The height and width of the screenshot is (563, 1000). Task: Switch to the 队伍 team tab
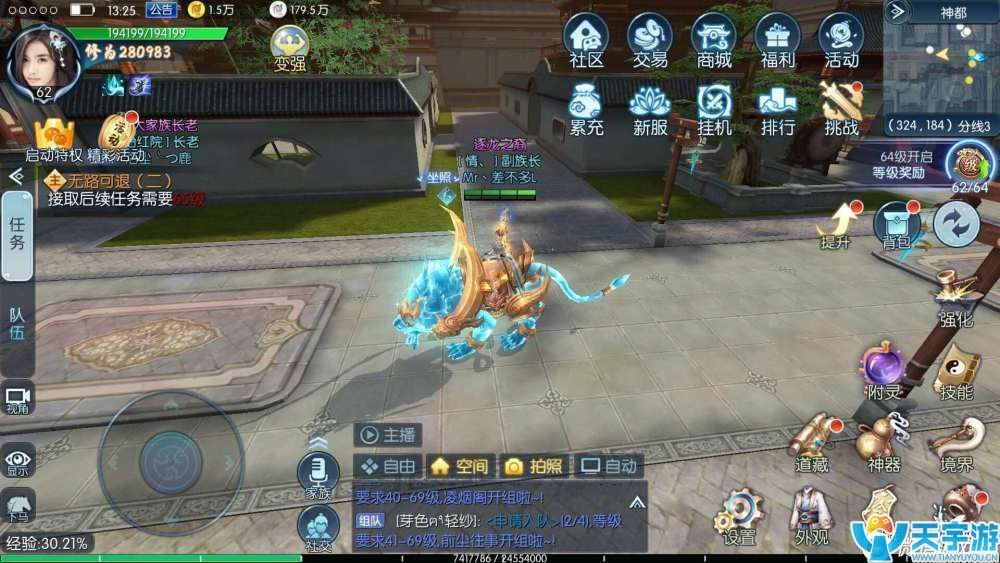click(x=17, y=322)
